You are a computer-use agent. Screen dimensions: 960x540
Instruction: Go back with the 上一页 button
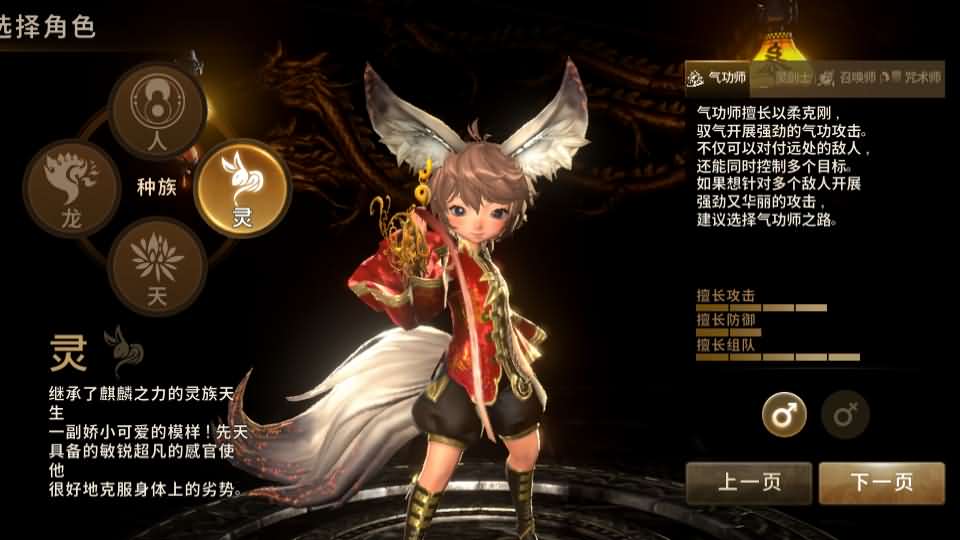pos(748,483)
